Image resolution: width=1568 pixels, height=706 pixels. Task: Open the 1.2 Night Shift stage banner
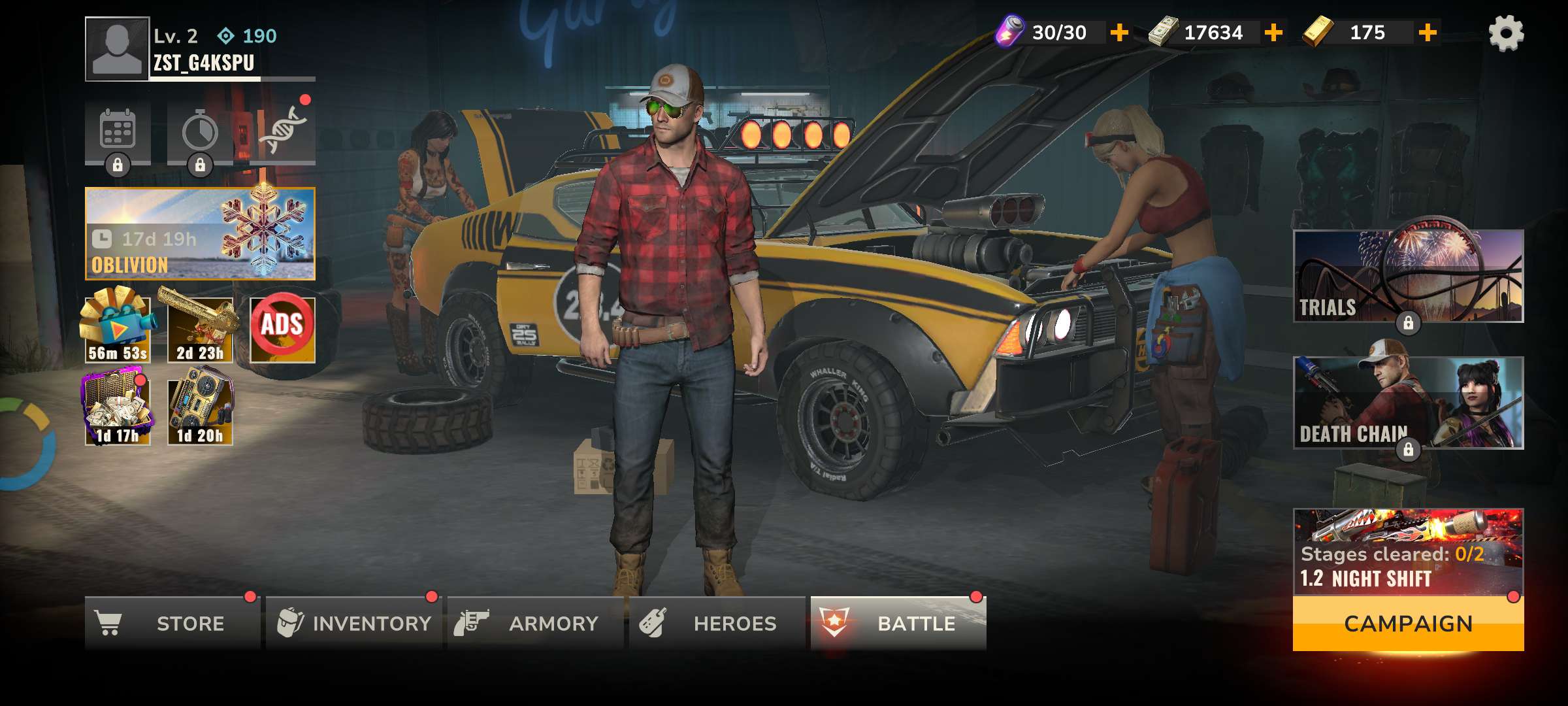pos(1408,552)
